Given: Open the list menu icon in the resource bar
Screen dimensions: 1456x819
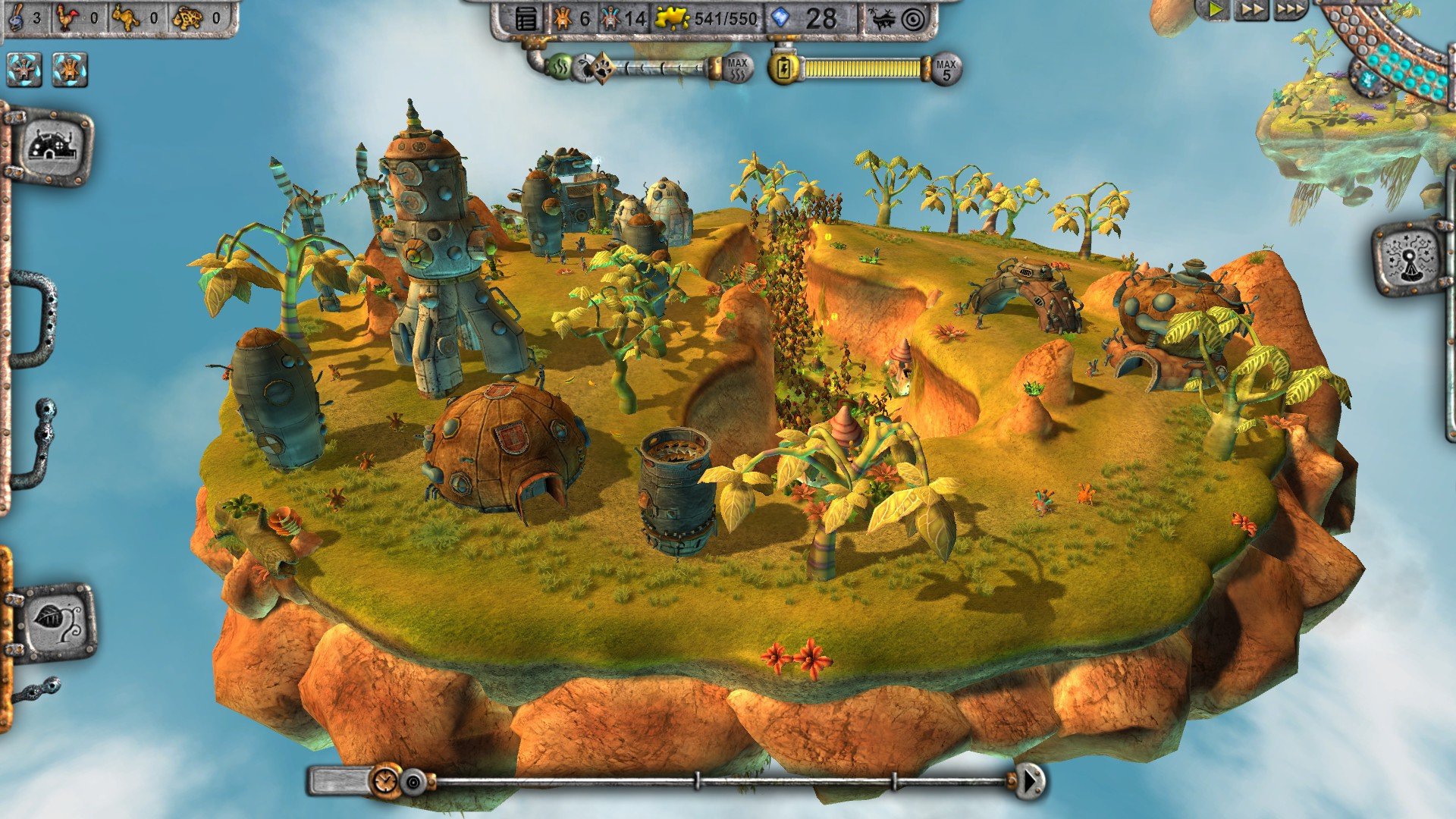Looking at the screenshot, I should click(x=527, y=18).
